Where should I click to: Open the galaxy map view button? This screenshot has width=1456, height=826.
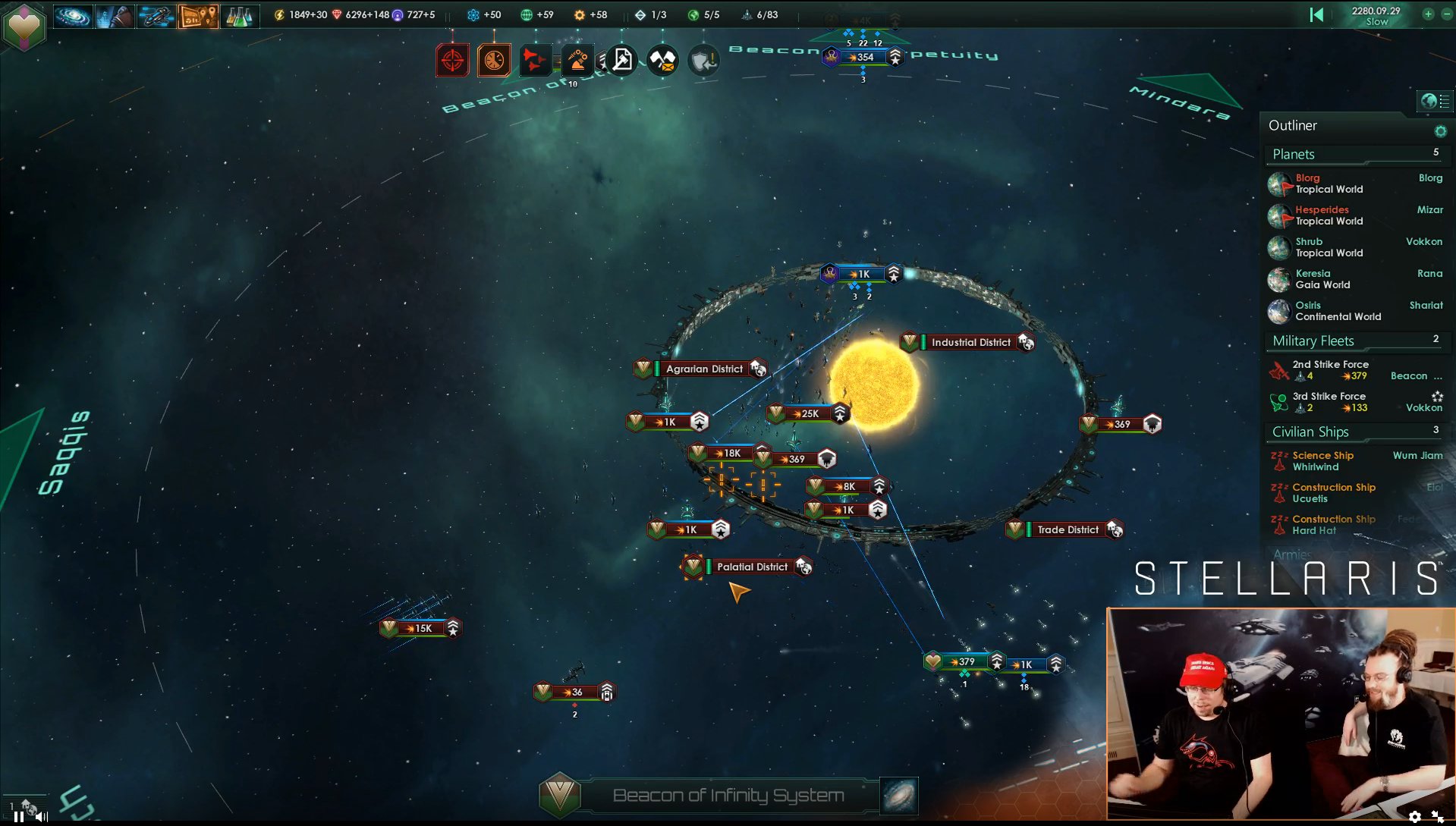point(72,16)
